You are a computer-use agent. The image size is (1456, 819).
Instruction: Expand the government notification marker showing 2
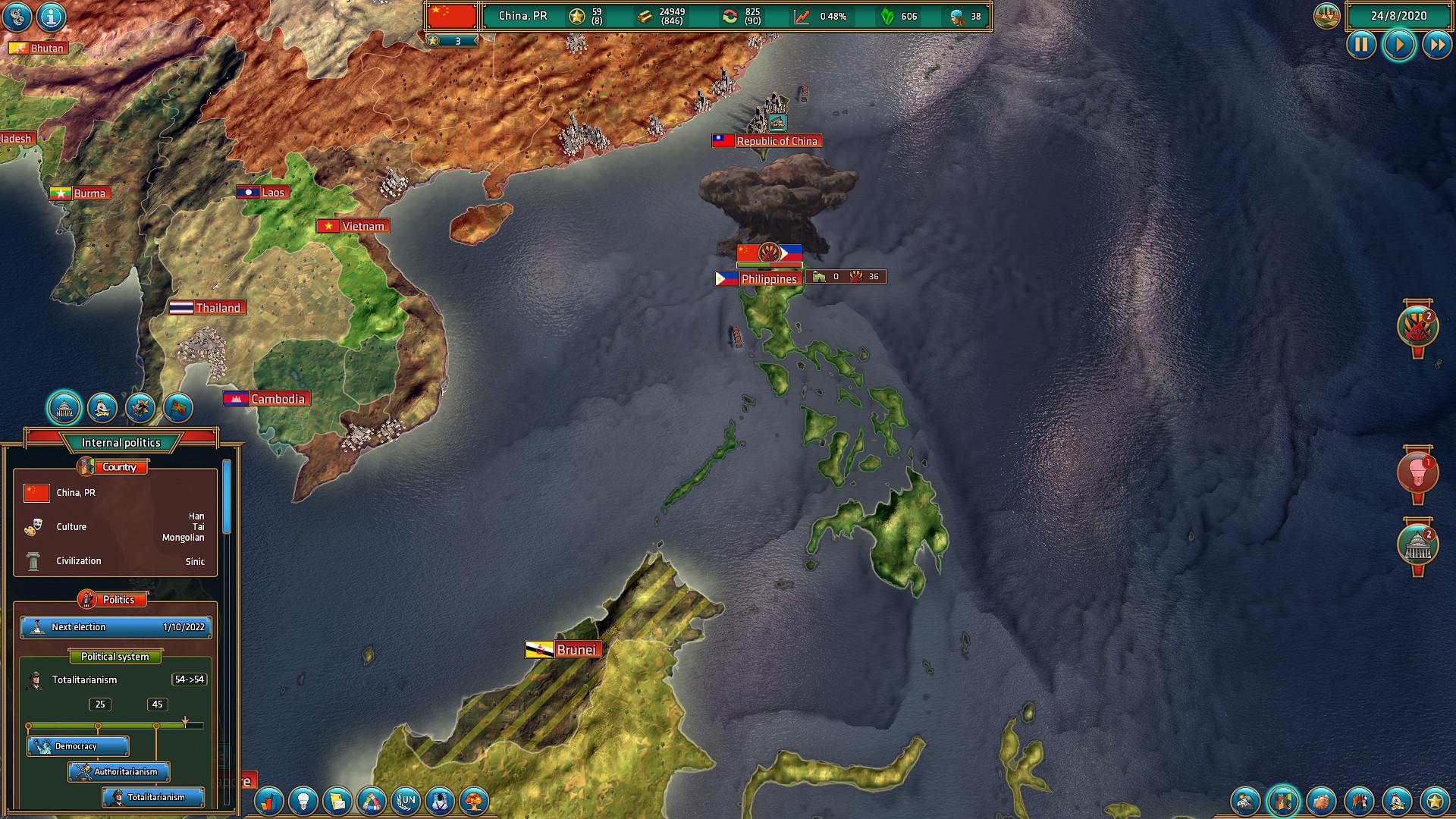(1418, 544)
